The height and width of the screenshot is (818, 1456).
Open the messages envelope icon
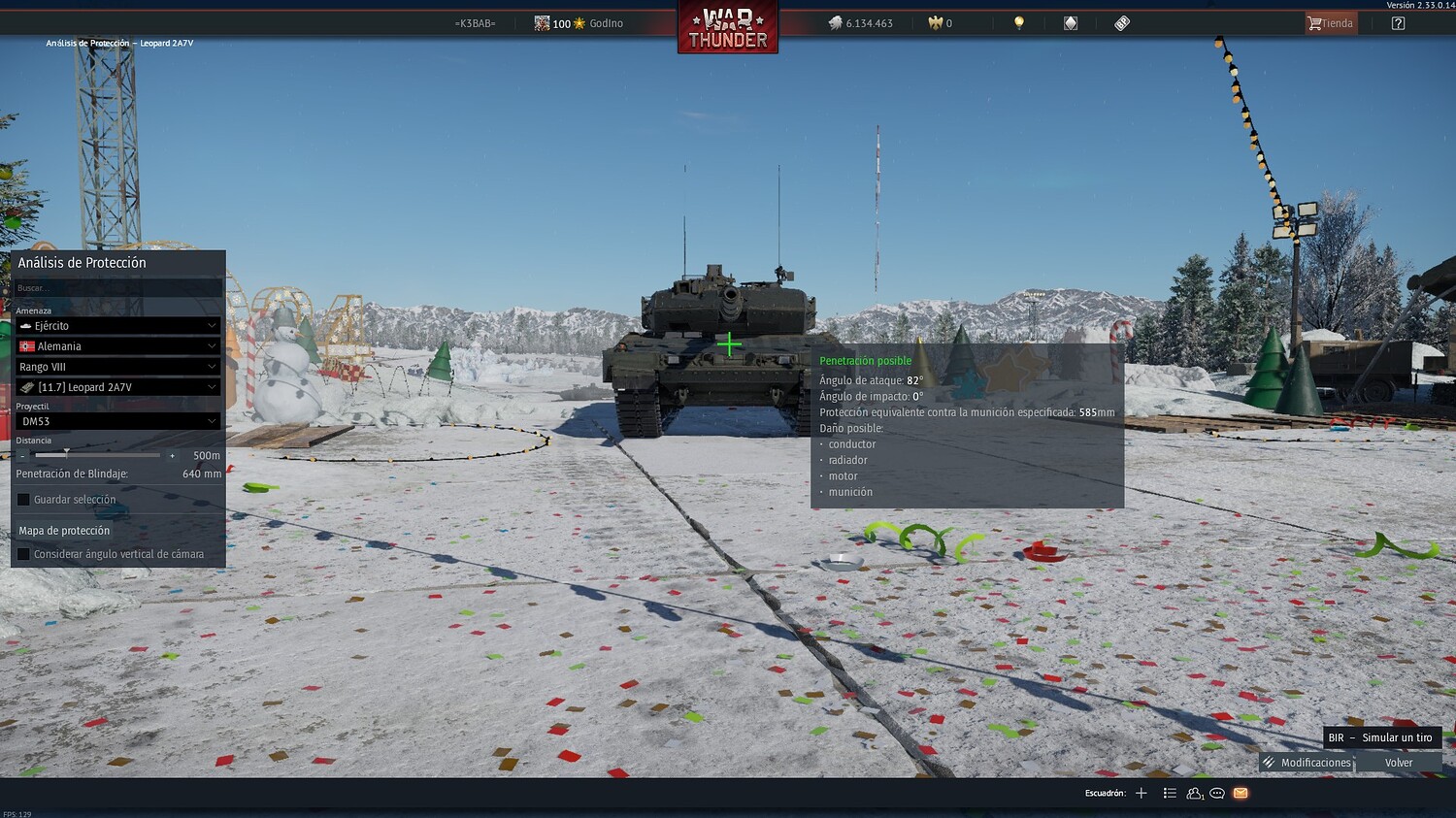click(x=1241, y=793)
